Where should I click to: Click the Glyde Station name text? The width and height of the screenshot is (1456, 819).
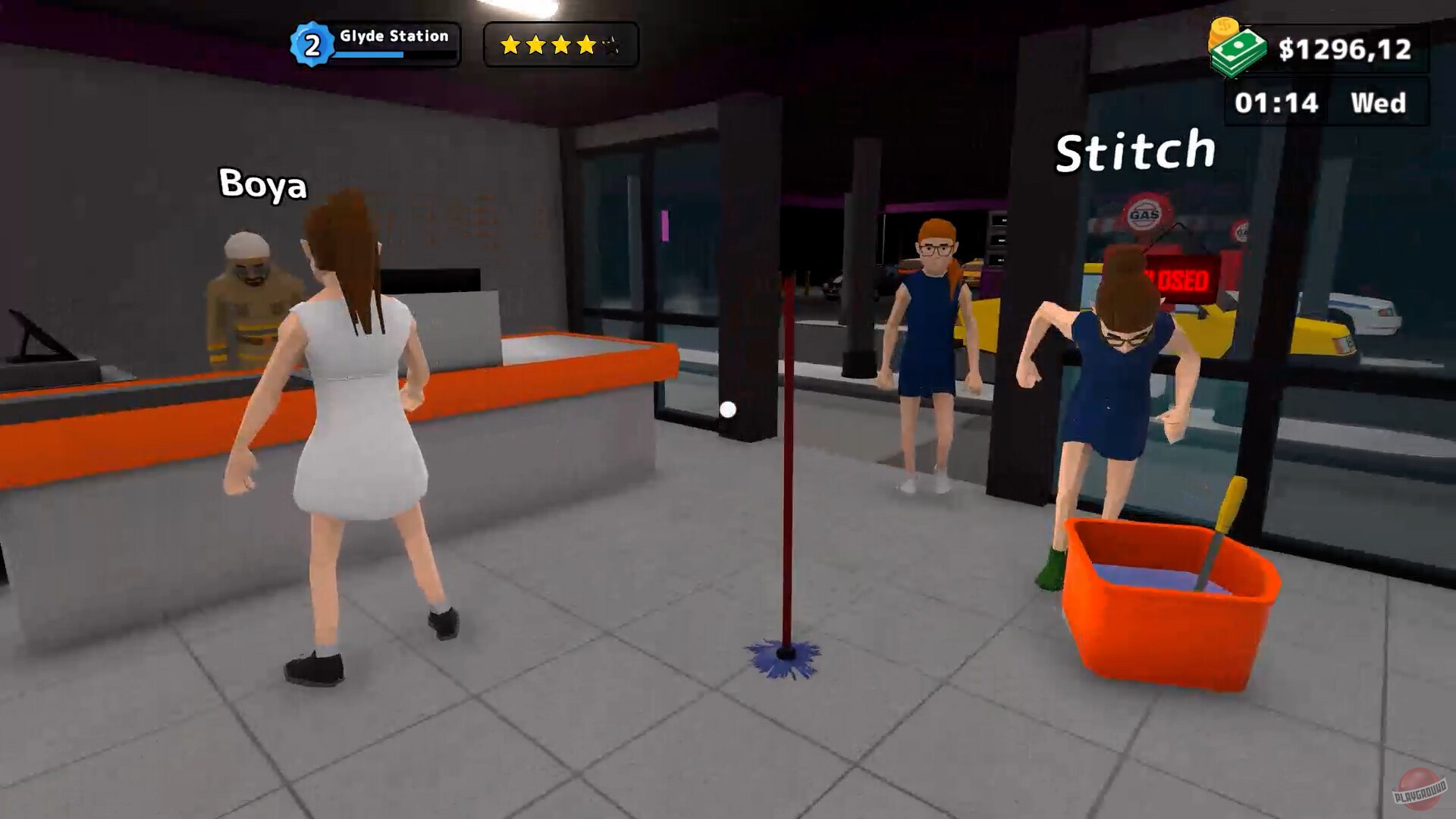point(395,34)
